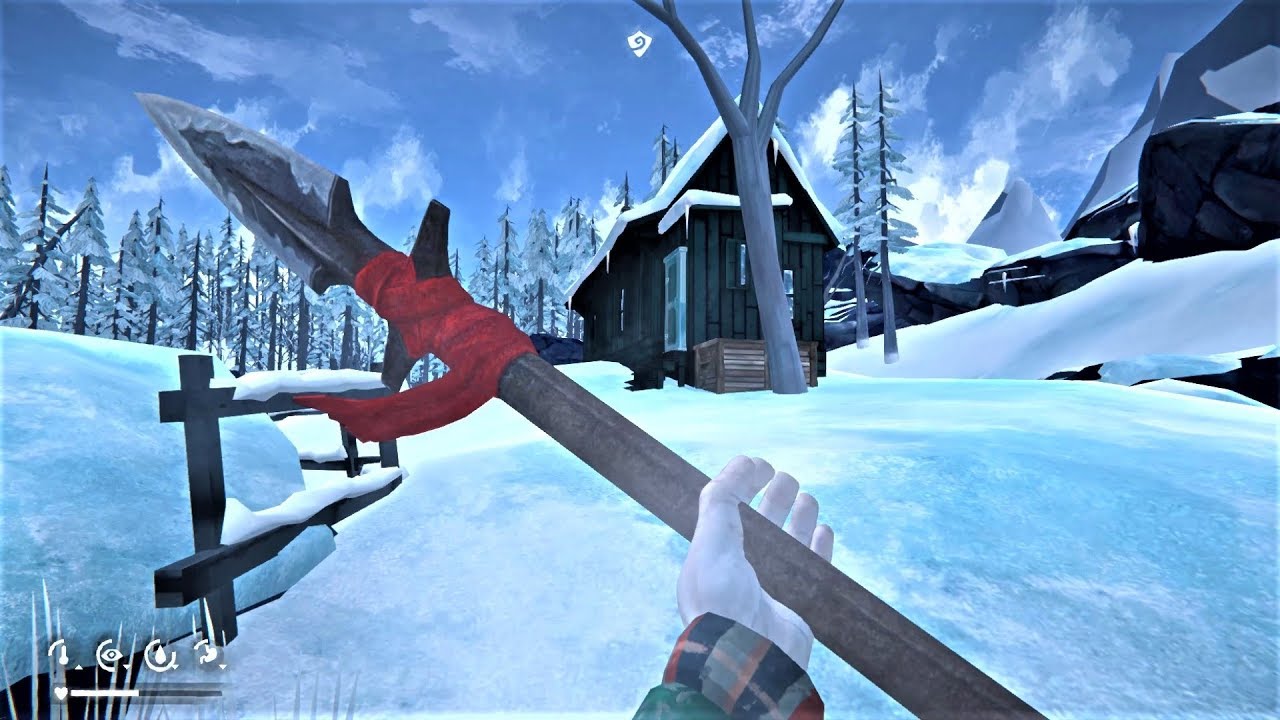Click the stomach hunger status icon
Screen dimensions: 1280x720
click(207, 654)
